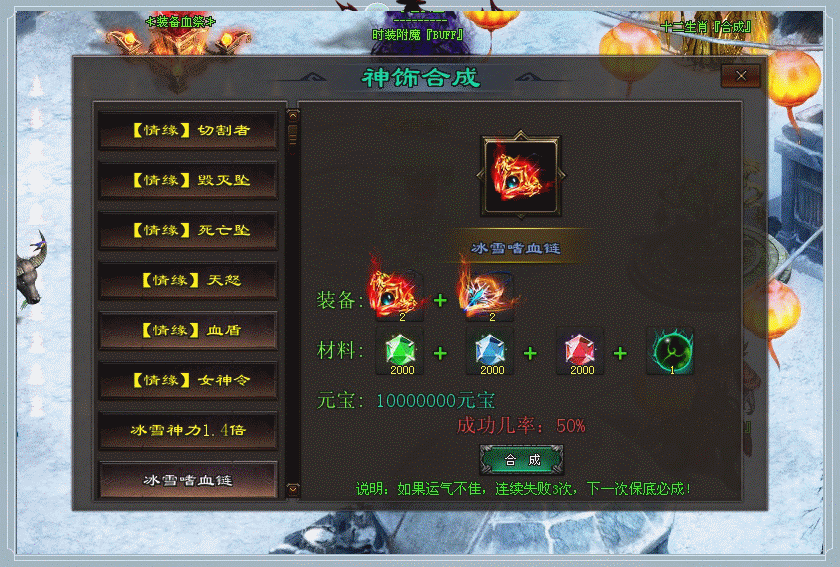Choose the 【情缘】女神令 entry
This screenshot has width=840, height=567.
(188, 380)
